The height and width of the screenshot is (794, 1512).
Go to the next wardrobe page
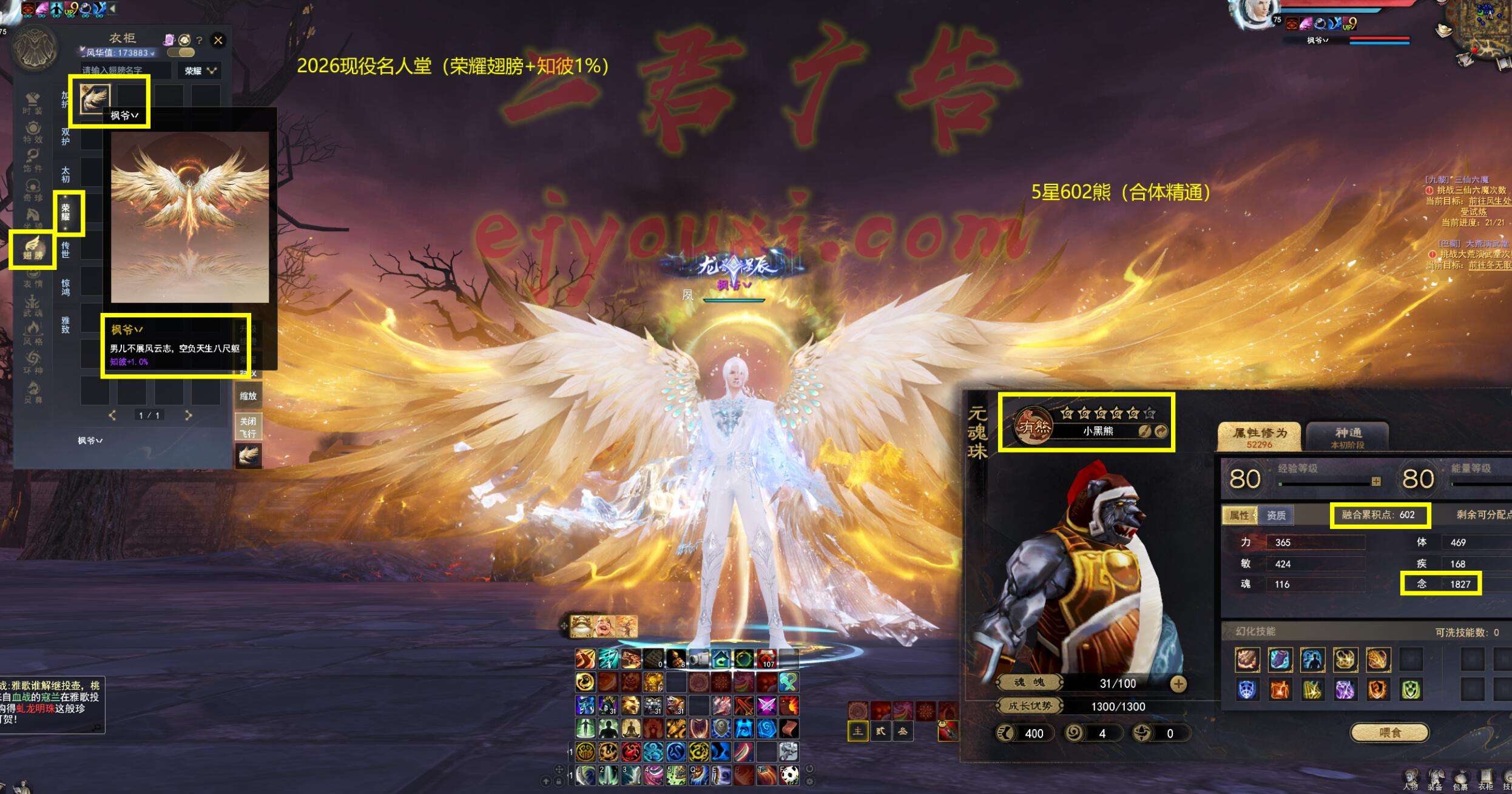188,416
